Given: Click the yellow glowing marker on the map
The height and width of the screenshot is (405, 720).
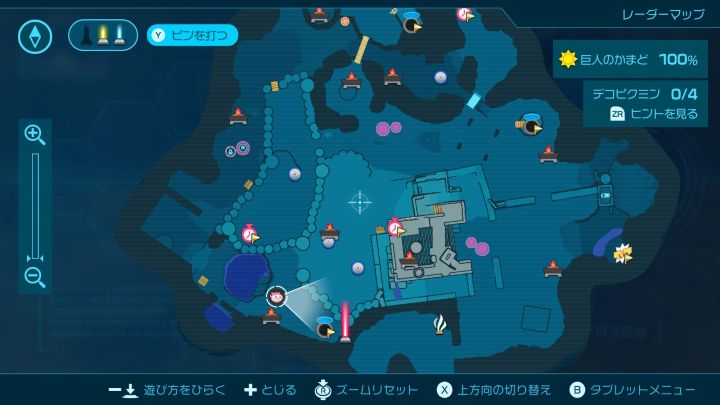Looking at the screenshot, I should point(623,251).
